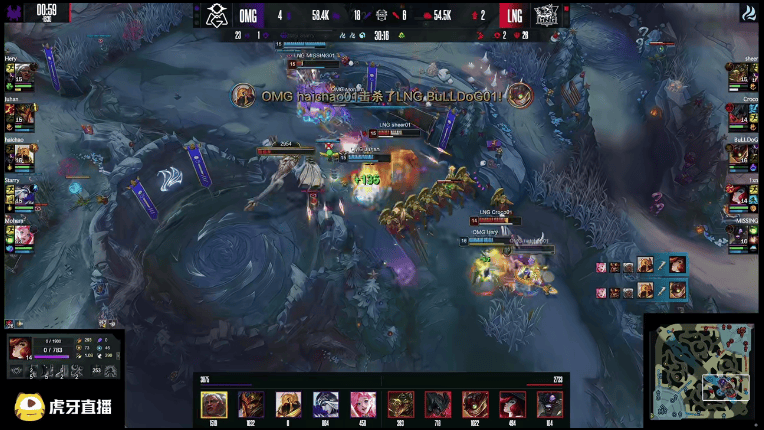The image size is (764, 430).
Task: Click the OMG team logo on scoreboard
Action: pyautogui.click(x=217, y=15)
